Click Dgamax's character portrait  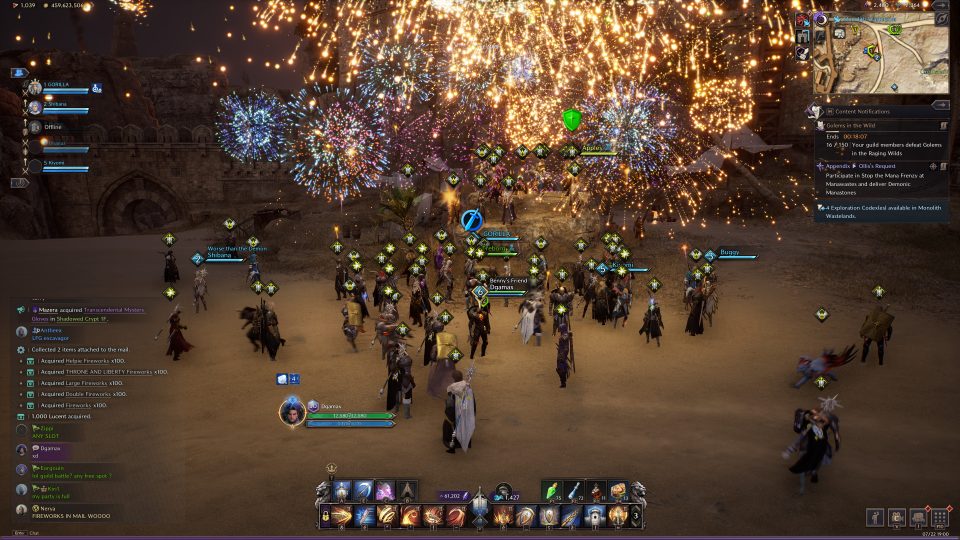292,411
